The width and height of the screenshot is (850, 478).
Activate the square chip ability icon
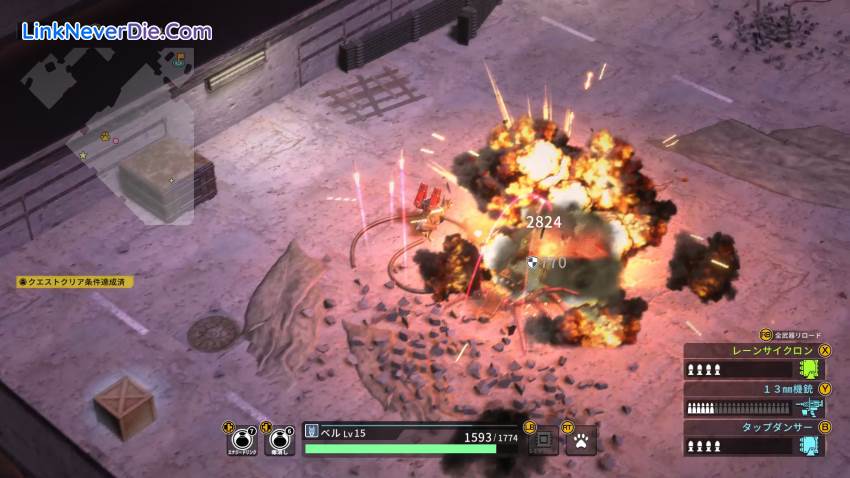[x=543, y=439]
